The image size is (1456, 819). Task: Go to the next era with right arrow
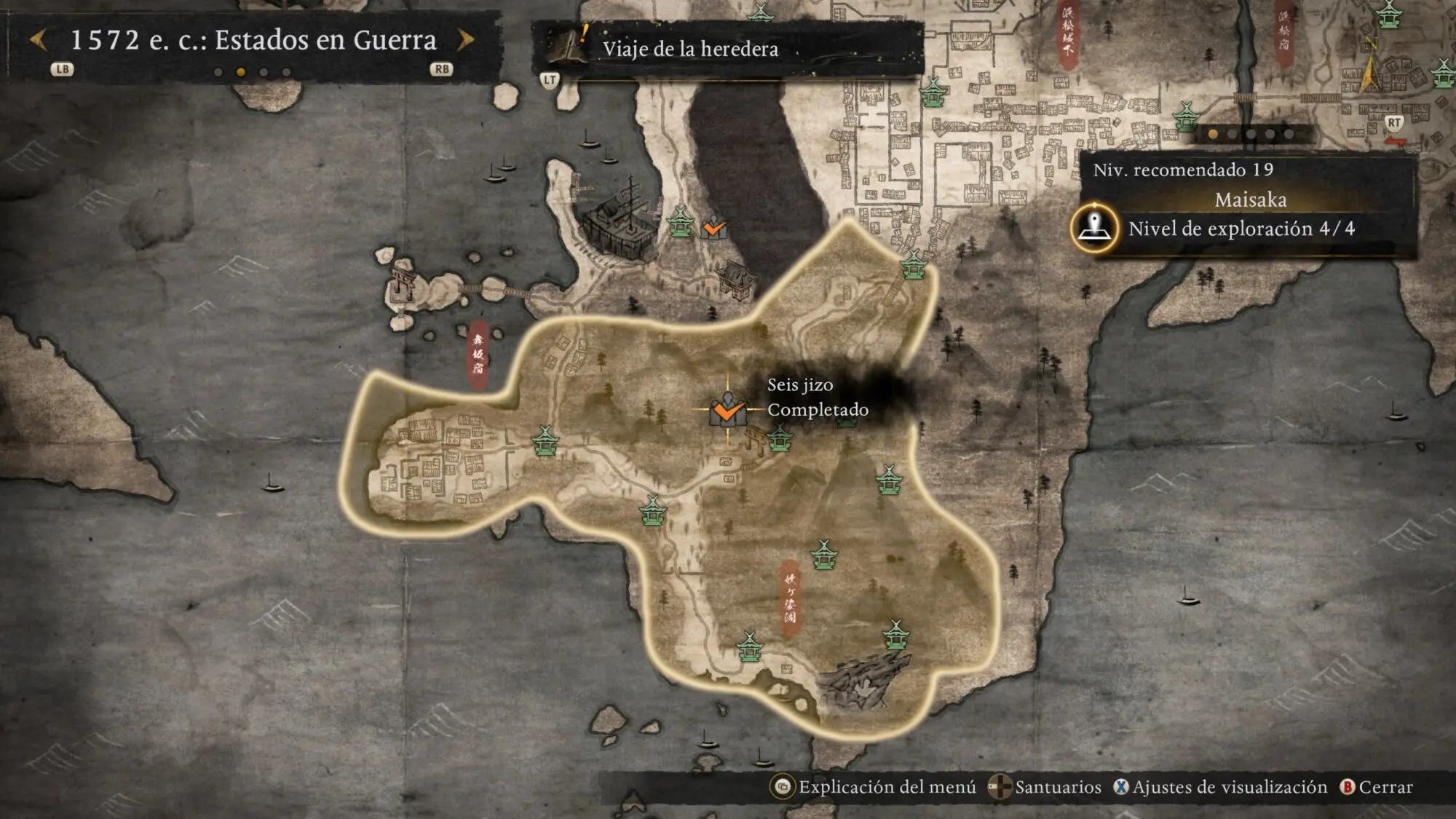(466, 40)
